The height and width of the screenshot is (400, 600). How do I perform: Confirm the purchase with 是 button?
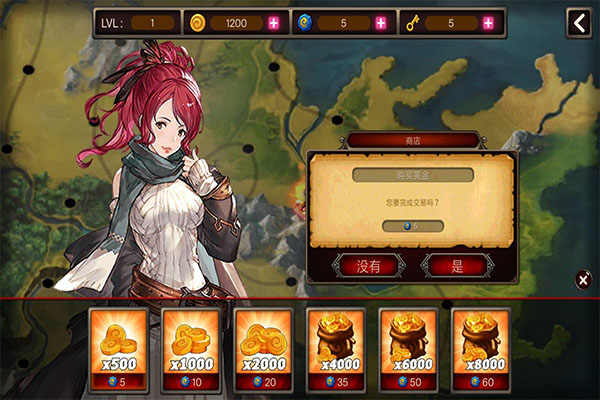pyautogui.click(x=457, y=266)
